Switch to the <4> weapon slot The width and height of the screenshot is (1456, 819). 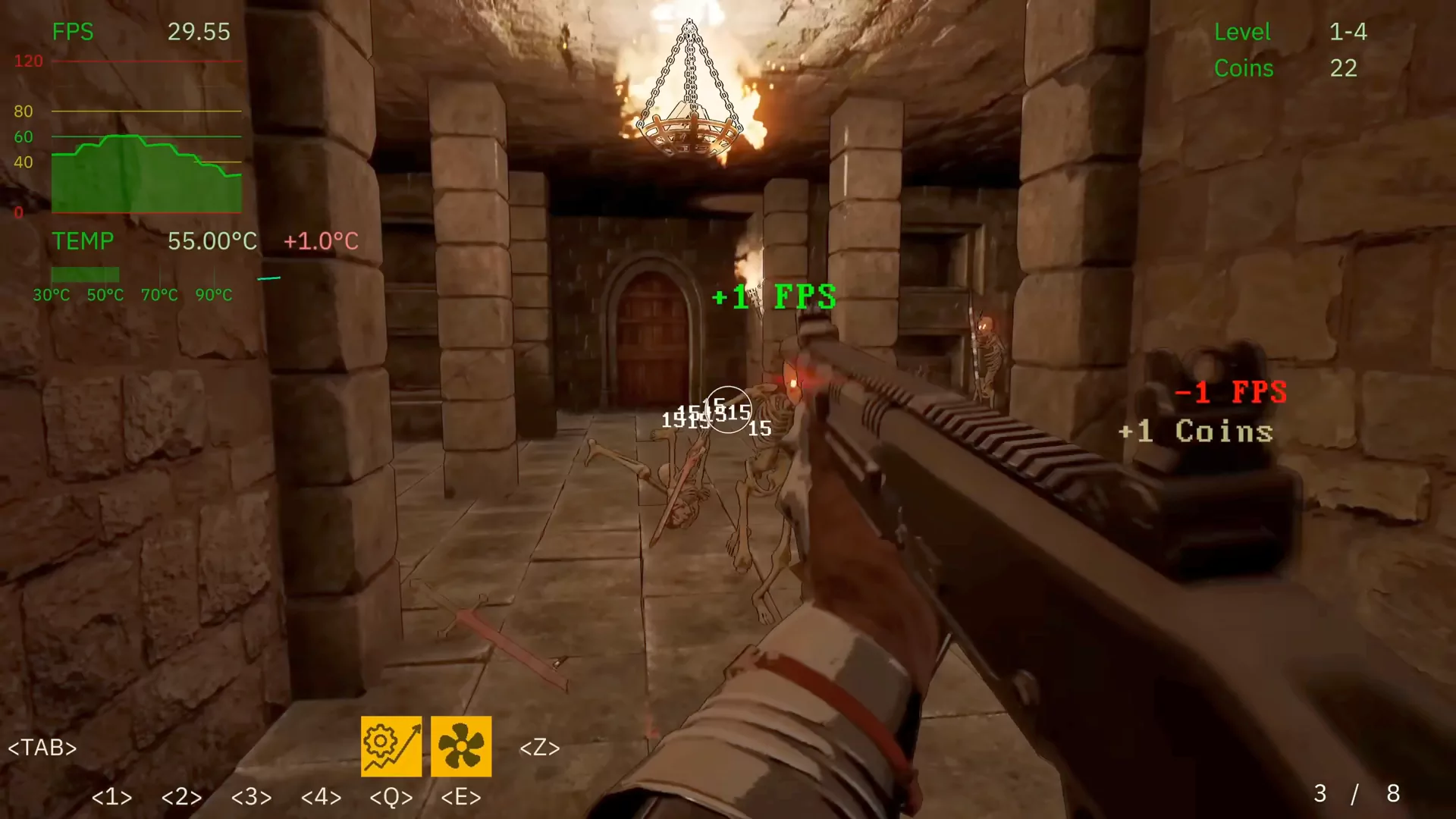(322, 797)
